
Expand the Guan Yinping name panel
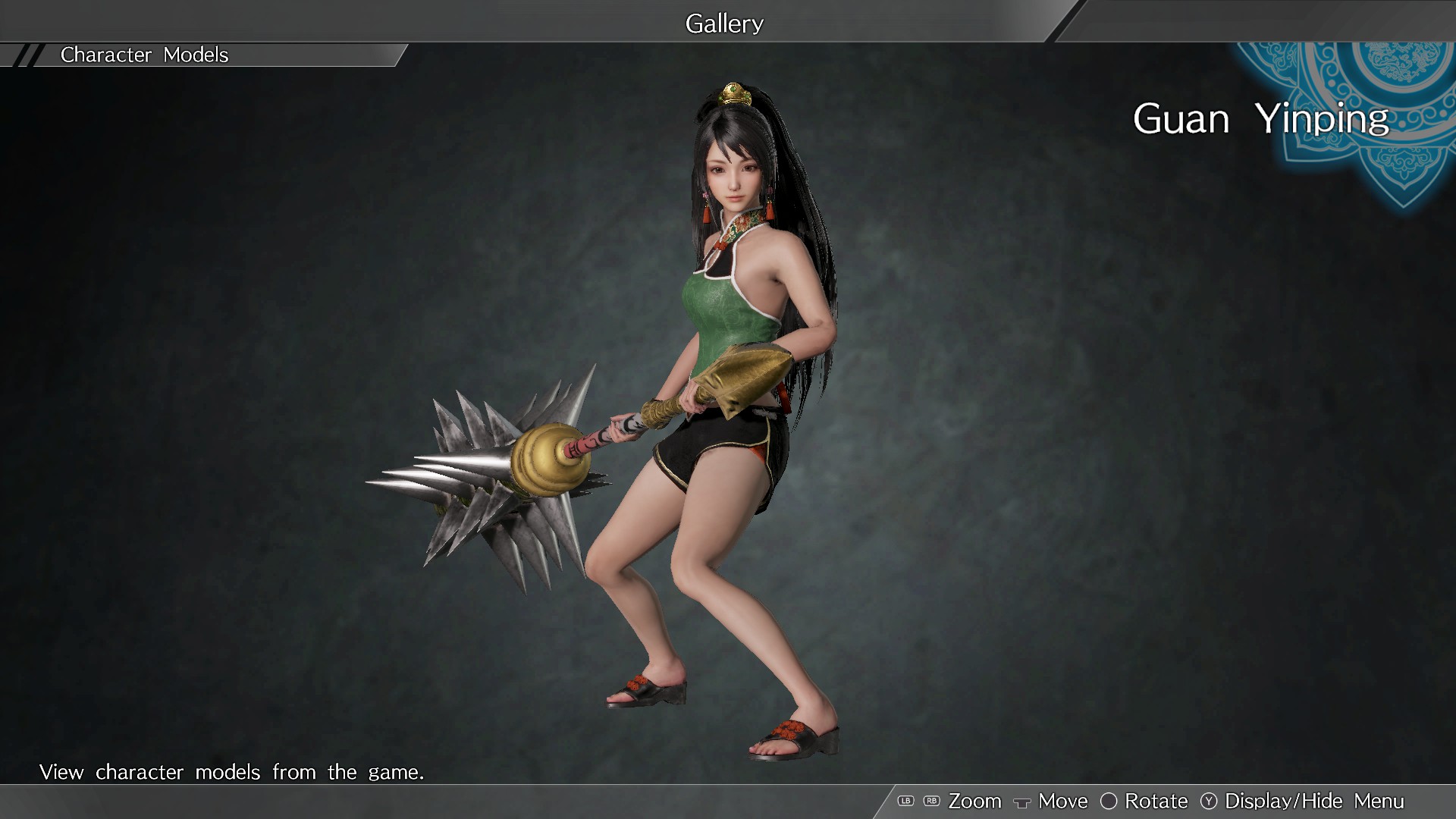point(1261,118)
